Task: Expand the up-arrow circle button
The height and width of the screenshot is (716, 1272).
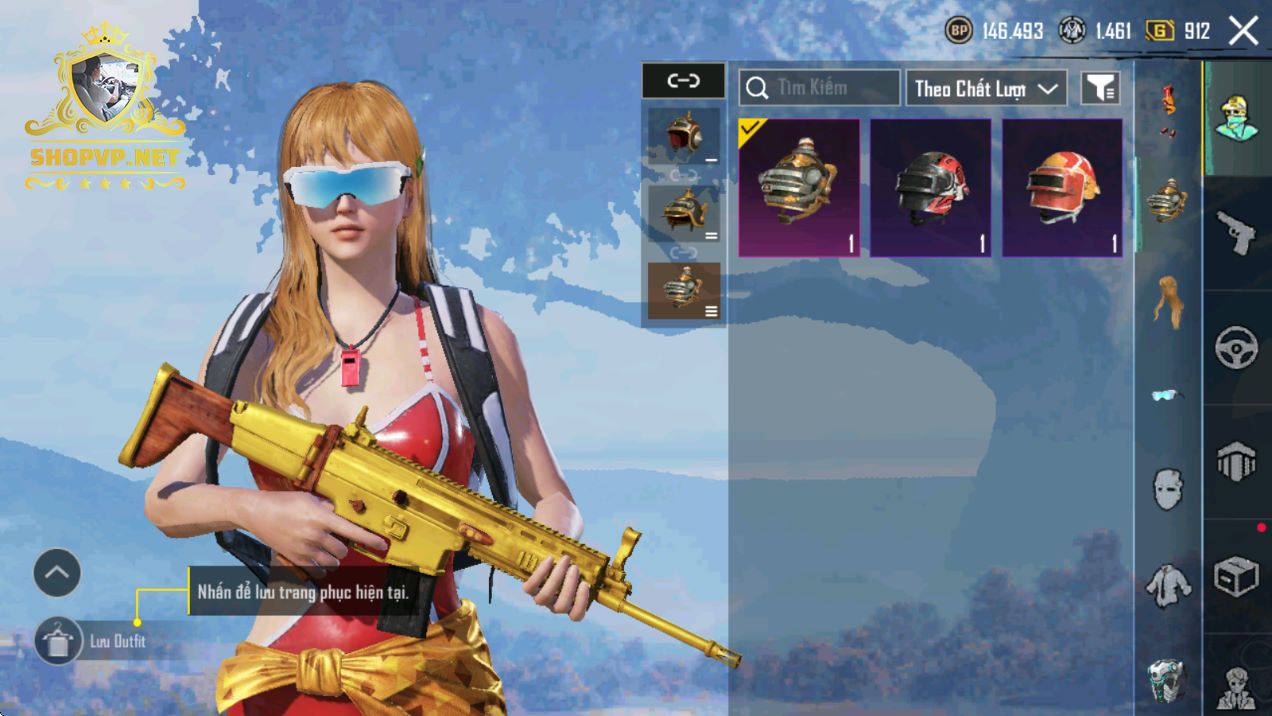Action: pos(57,573)
